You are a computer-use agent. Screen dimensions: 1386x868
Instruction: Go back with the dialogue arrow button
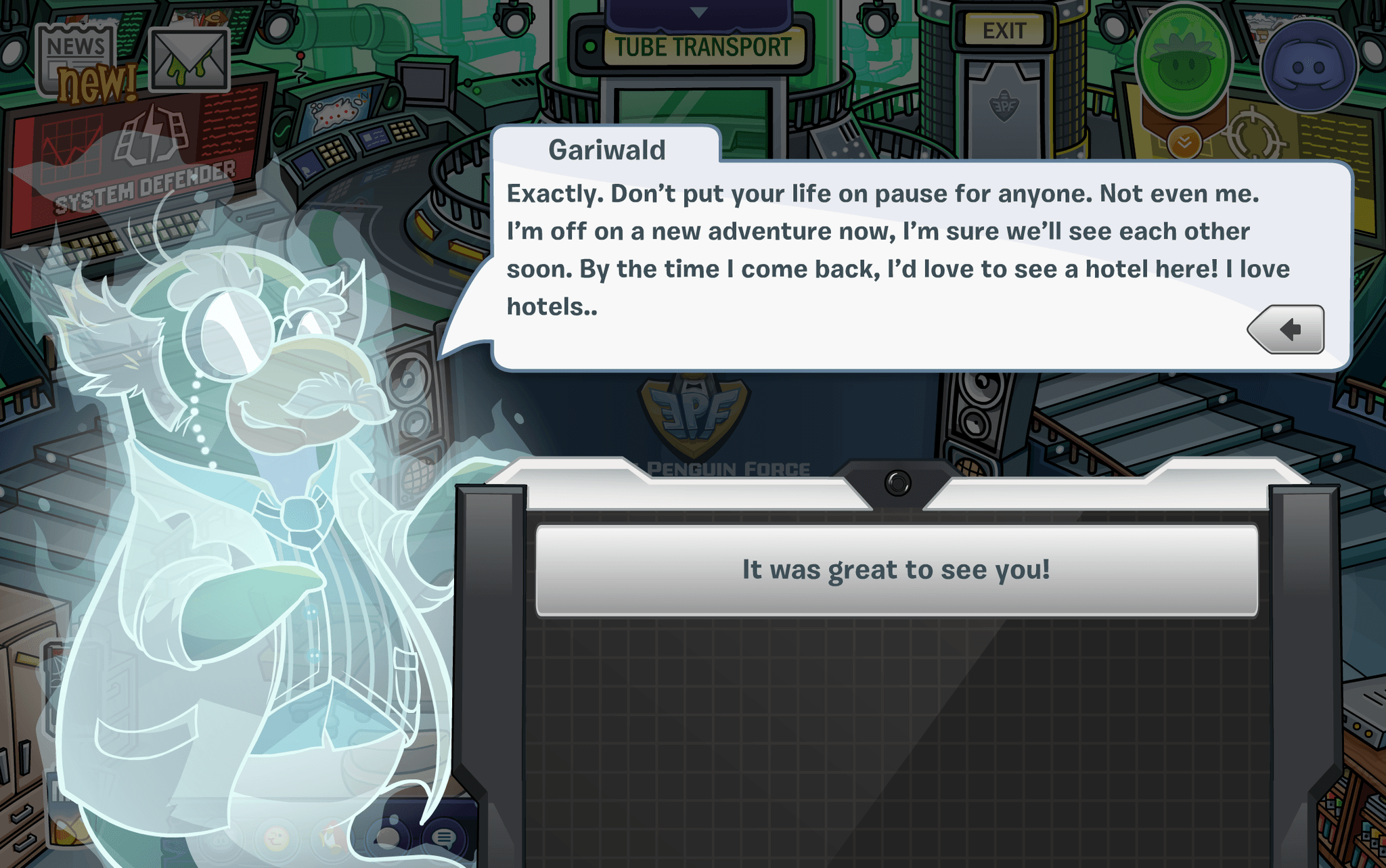pyautogui.click(x=1287, y=329)
